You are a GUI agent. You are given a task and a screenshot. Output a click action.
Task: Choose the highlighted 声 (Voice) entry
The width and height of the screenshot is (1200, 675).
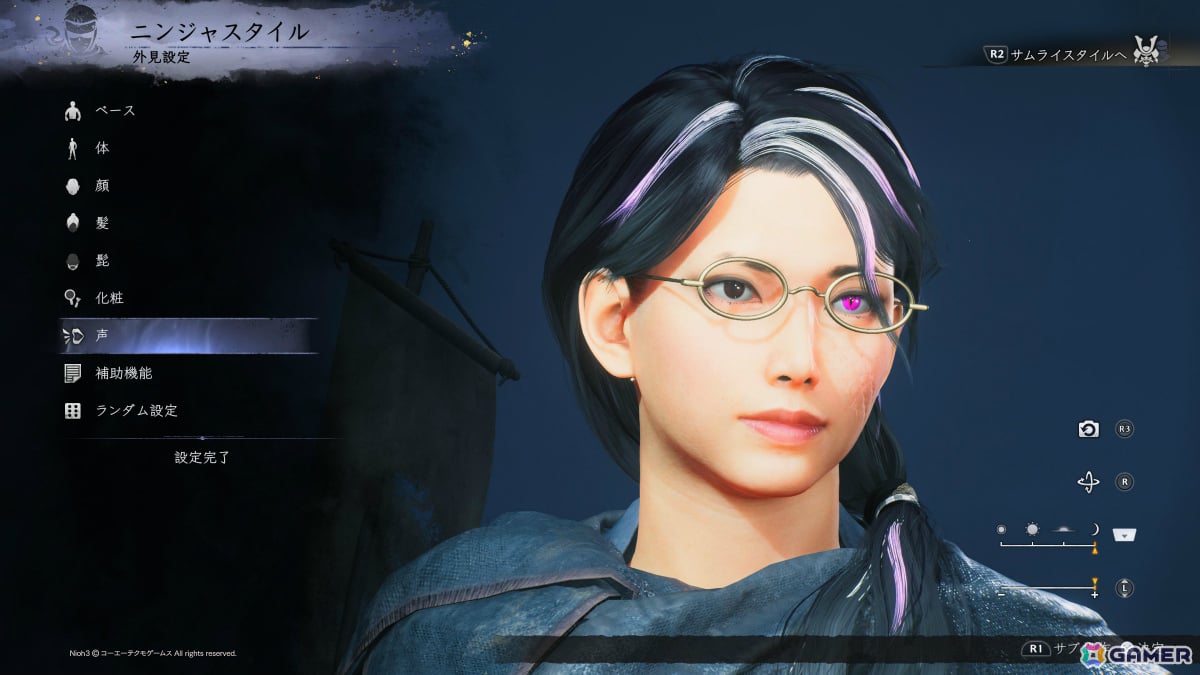(102, 336)
